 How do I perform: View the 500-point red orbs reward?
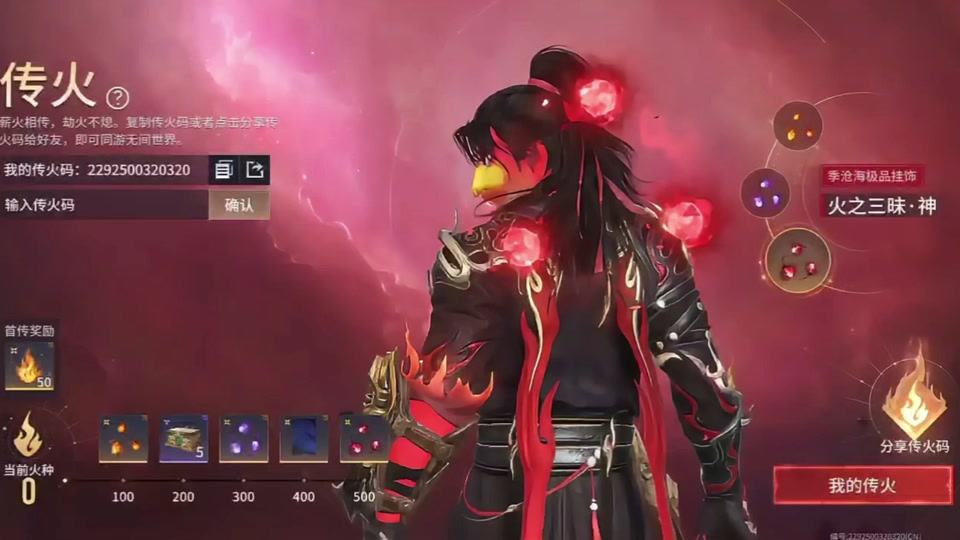pyautogui.click(x=364, y=439)
